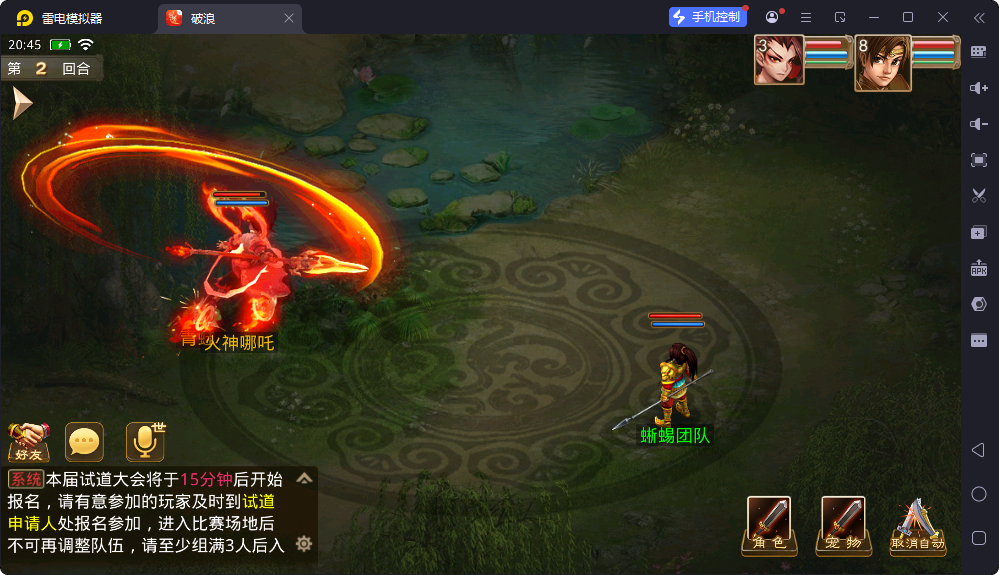Activate the world voice microphone button
Screen dimensions: 999x575
(x=144, y=441)
